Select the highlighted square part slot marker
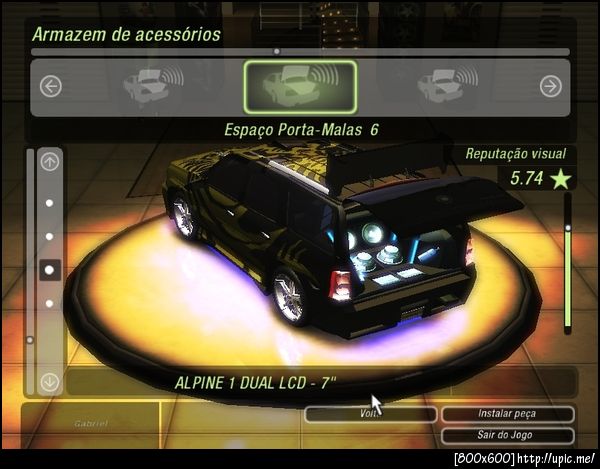 50,268
